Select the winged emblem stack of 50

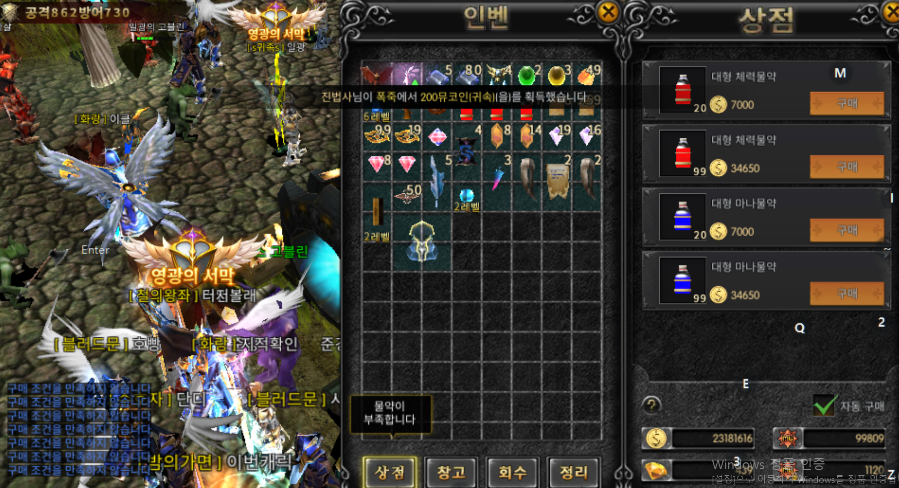[408, 194]
